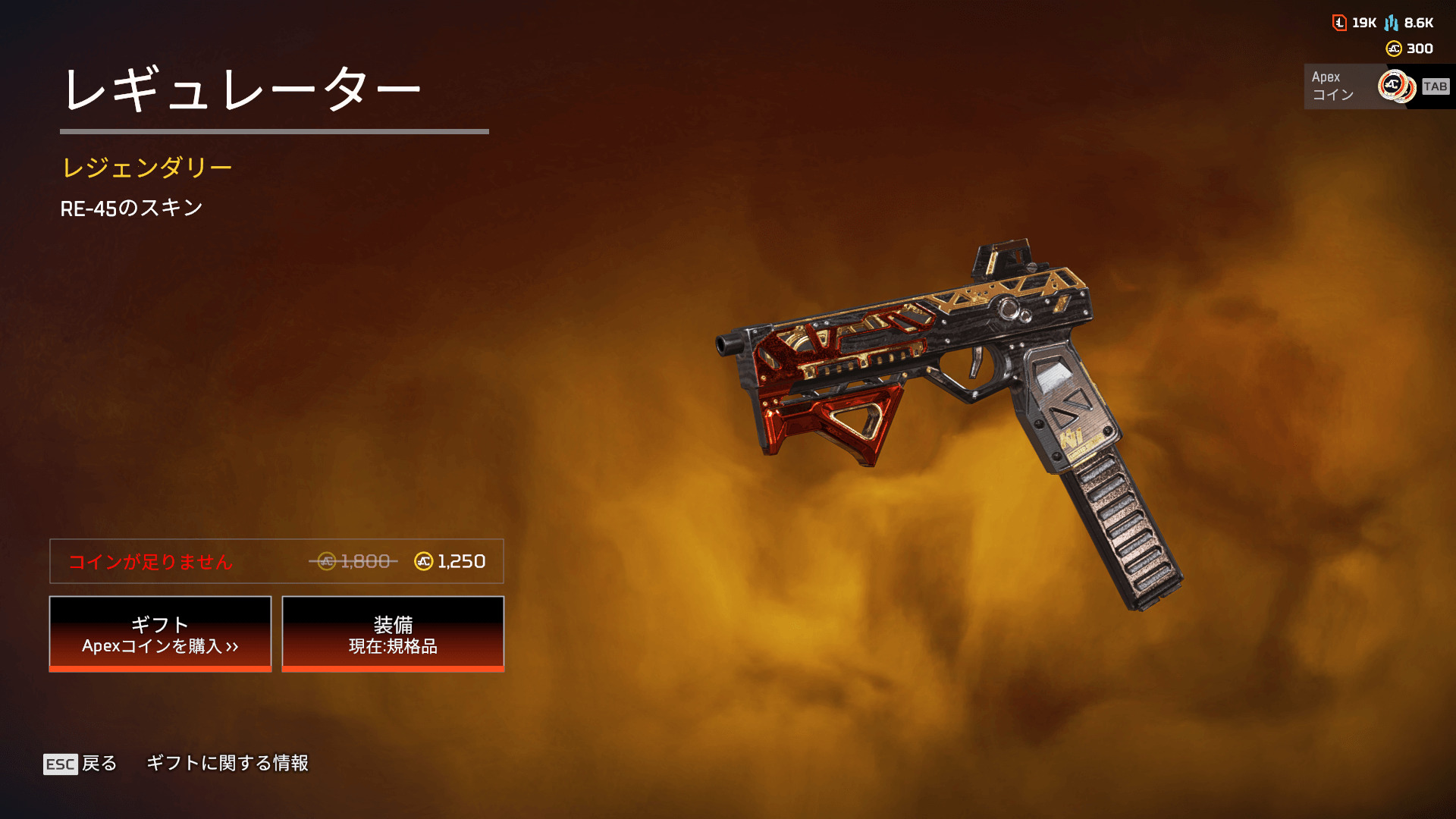Open the Apex Coins shop panel
Viewport: 1456px width, 819px height.
(1376, 86)
